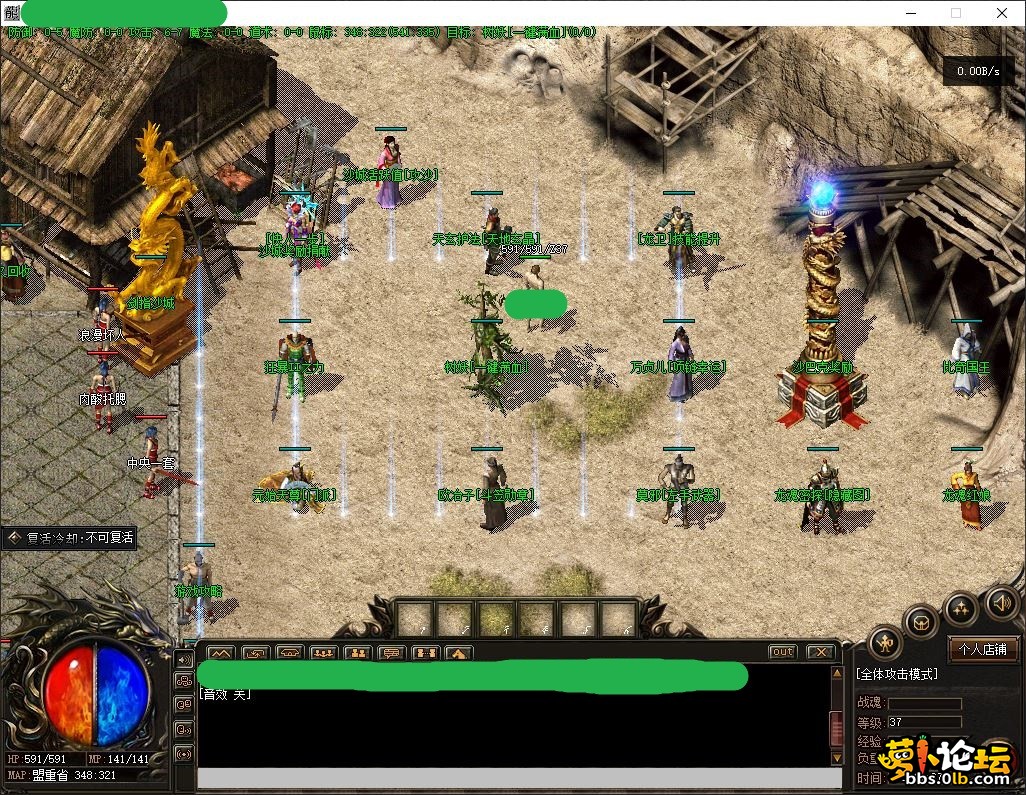Change the 全体攻击模式 attack mode
This screenshot has width=1026, height=795.
click(x=897, y=674)
